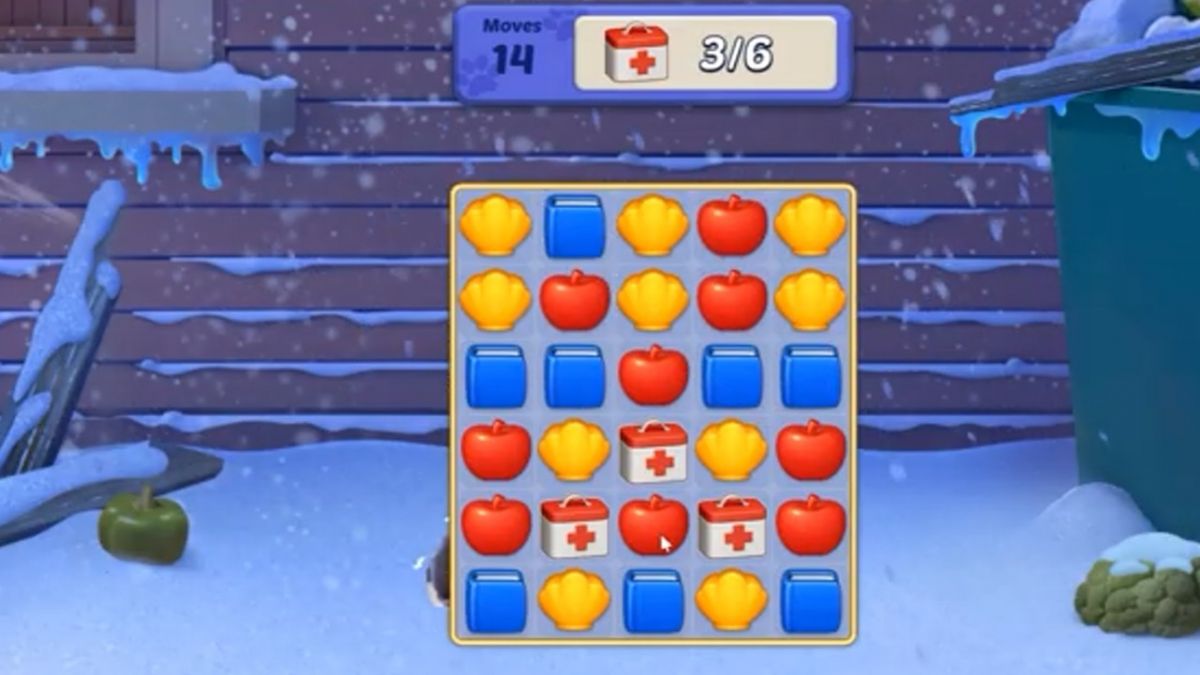Select the first-aid kit flanked by two shells

[653, 451]
